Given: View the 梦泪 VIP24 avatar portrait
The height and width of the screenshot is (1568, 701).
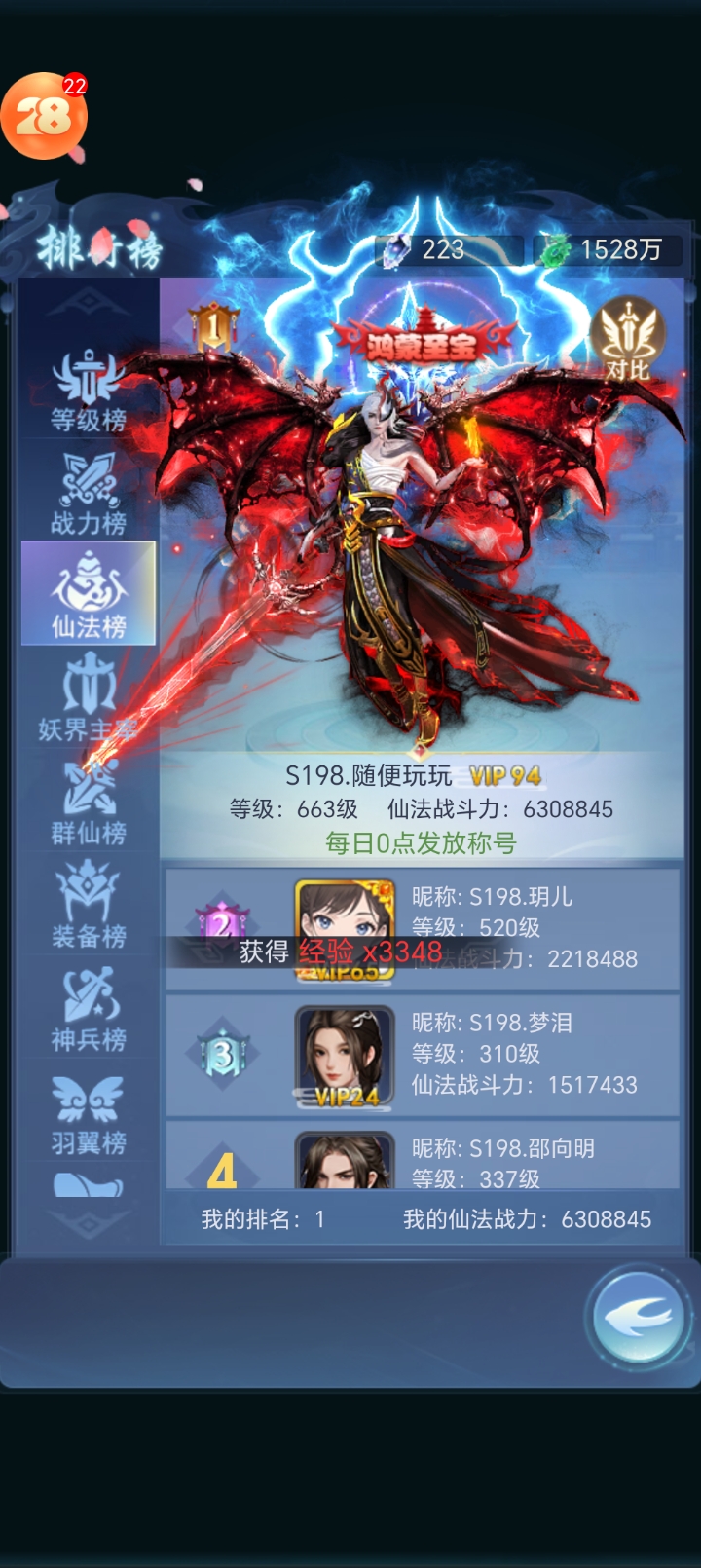Looking at the screenshot, I should 345,1056.
